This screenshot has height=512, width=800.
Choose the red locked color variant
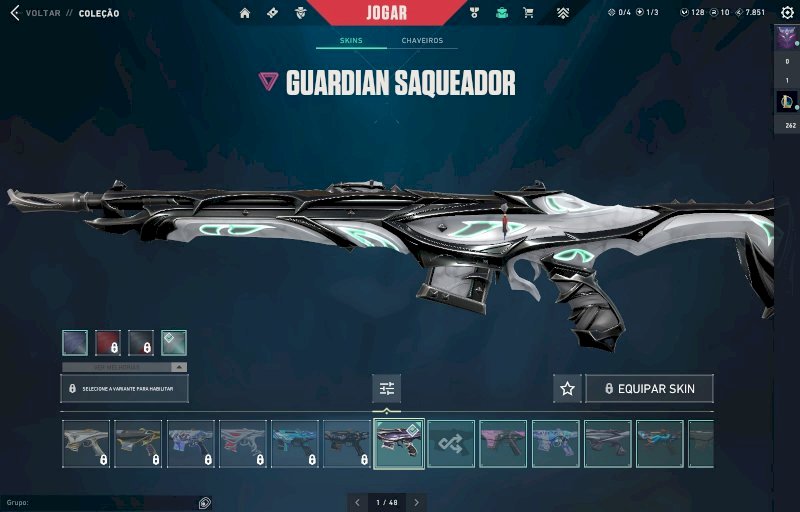(x=107, y=343)
